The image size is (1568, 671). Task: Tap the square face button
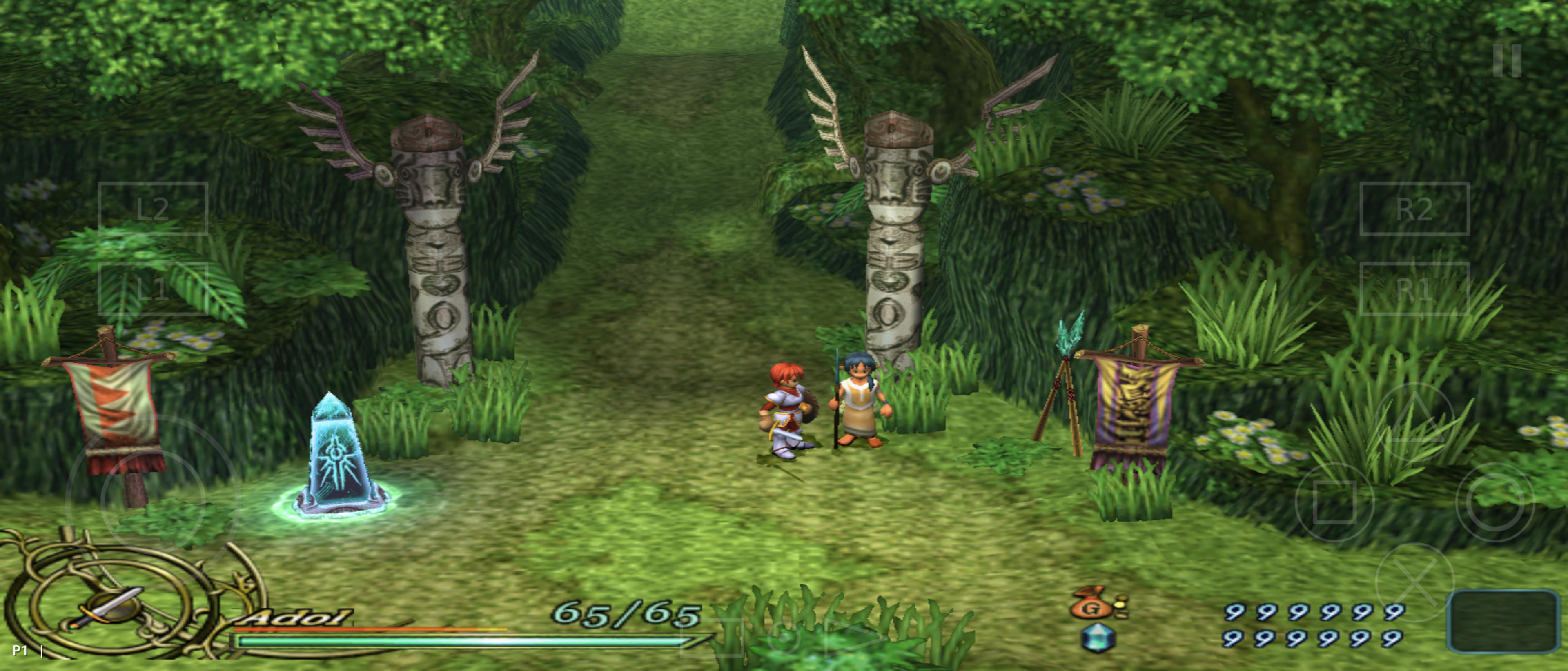pos(1335,502)
